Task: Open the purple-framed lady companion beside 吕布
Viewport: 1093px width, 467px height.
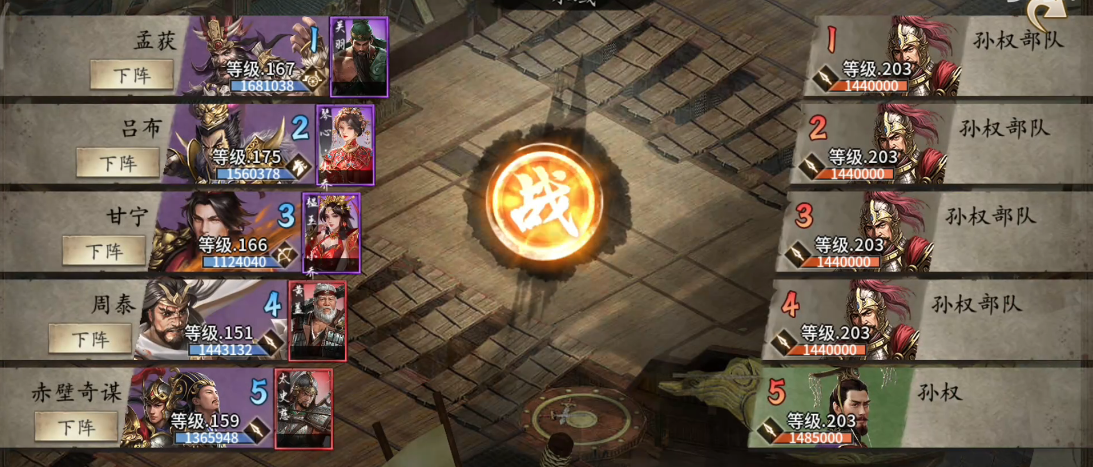Action: pos(345,145)
